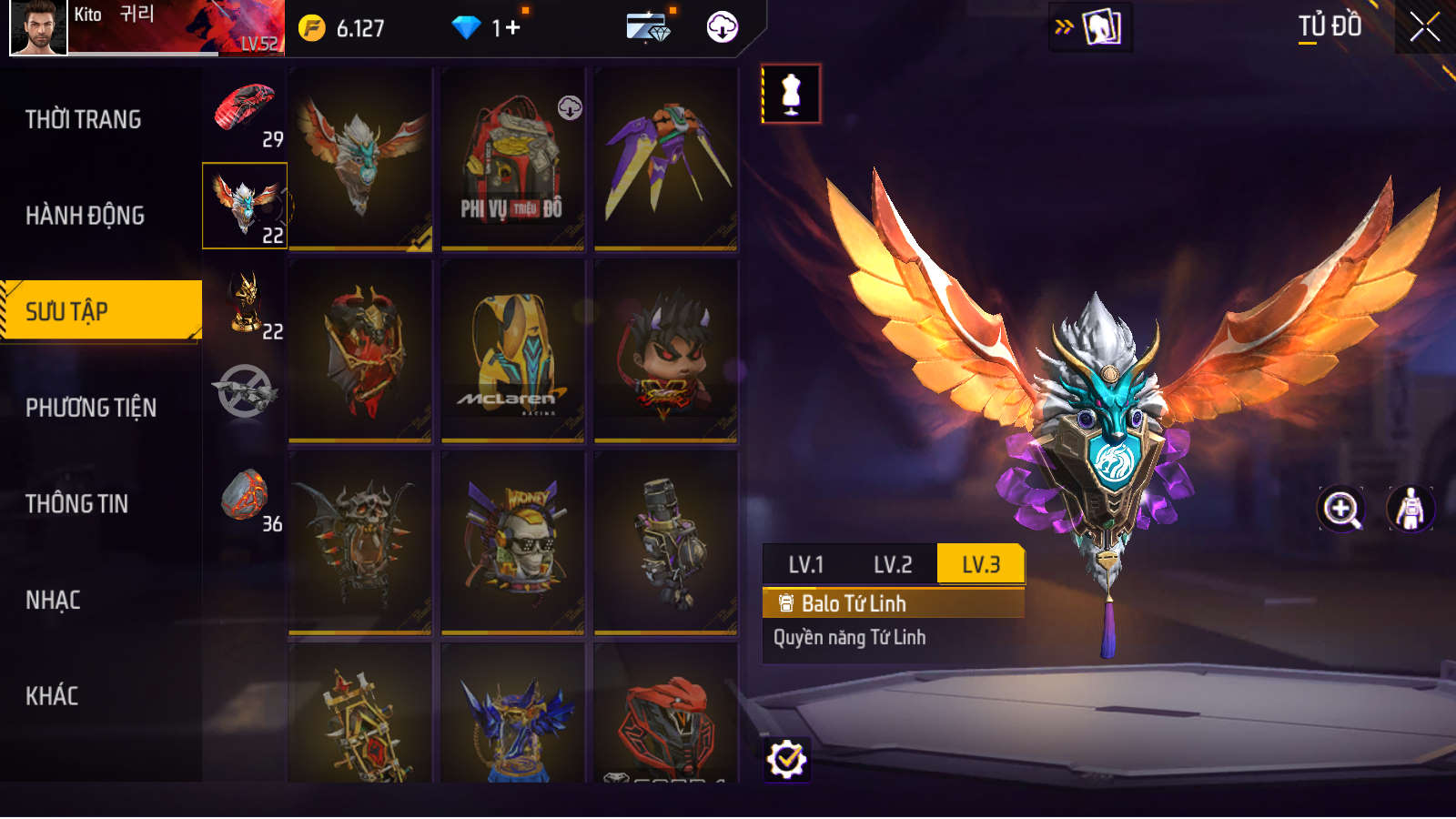Select LV.1 backpack level
This screenshot has height=819, width=1456.
(805, 564)
